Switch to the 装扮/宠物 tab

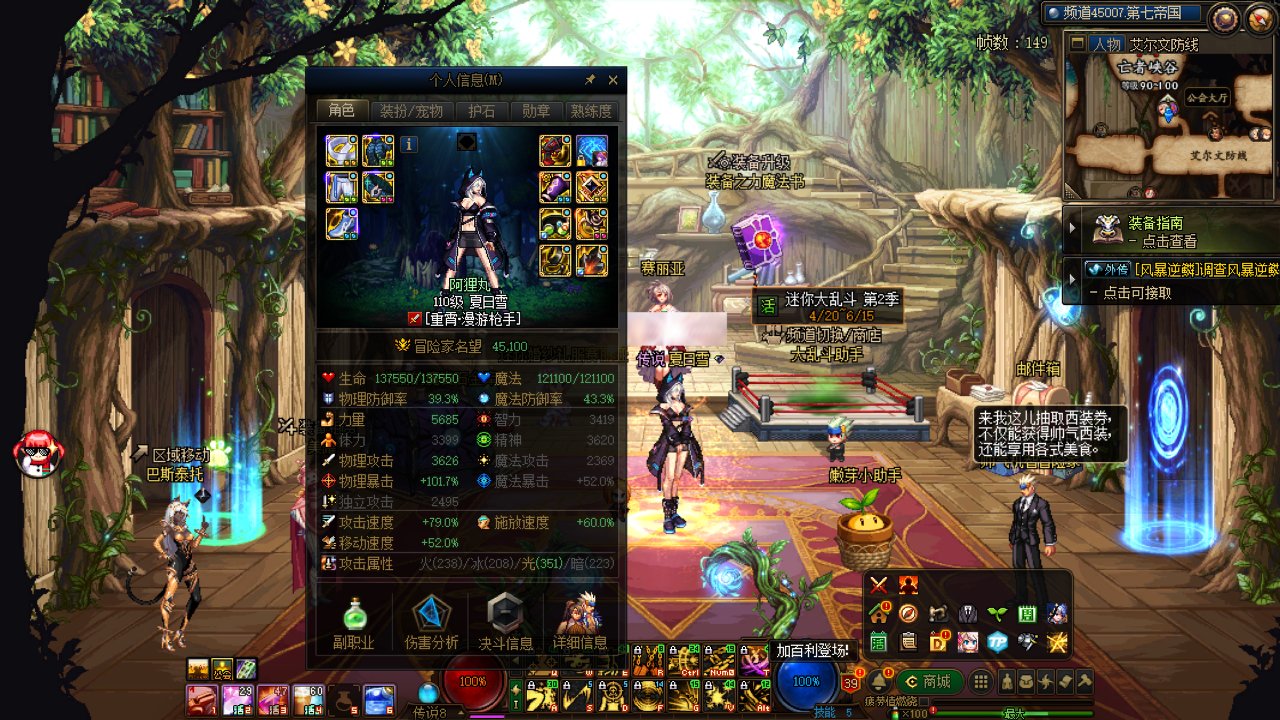click(x=411, y=111)
